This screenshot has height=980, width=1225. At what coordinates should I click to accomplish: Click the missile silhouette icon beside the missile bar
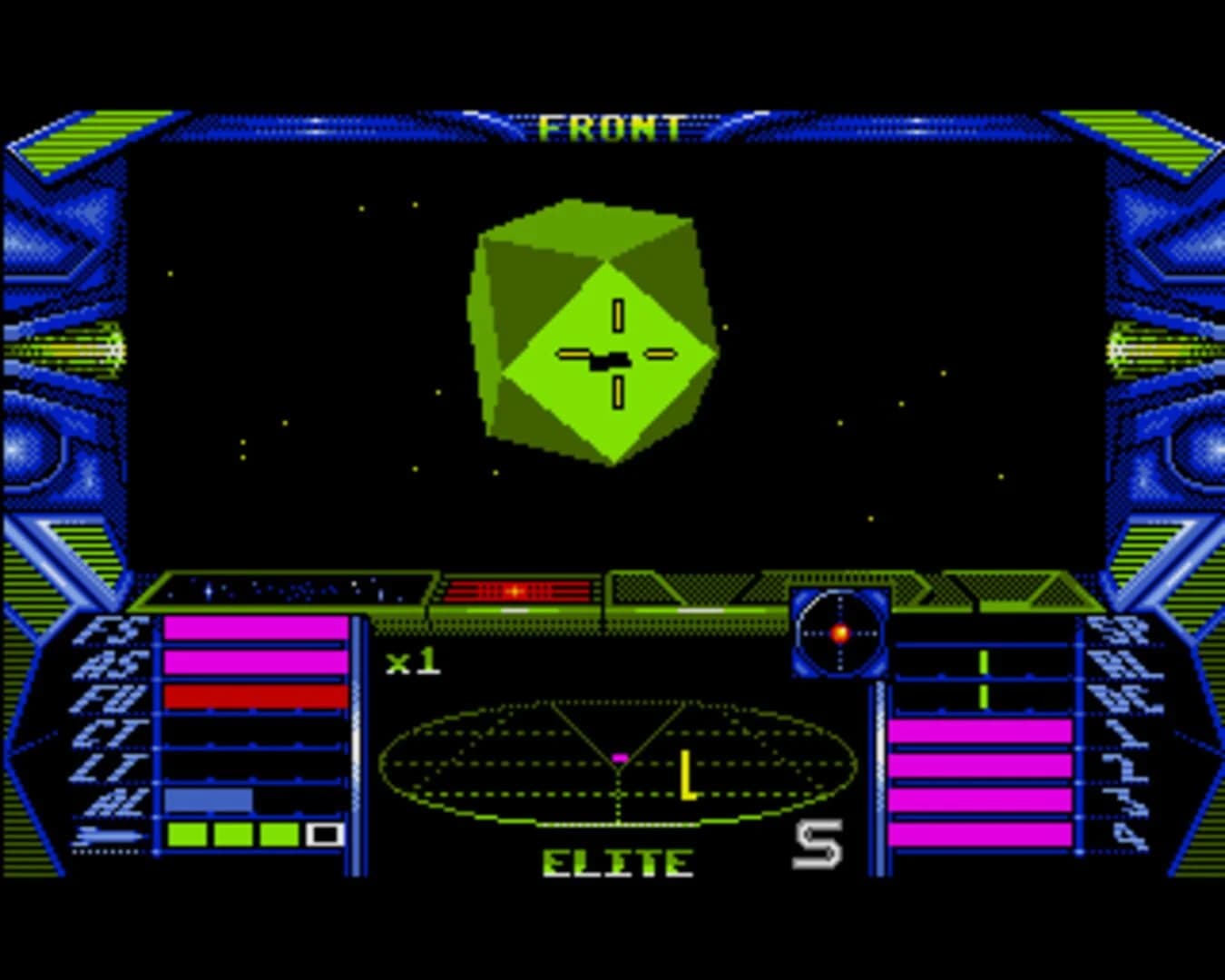tap(109, 832)
